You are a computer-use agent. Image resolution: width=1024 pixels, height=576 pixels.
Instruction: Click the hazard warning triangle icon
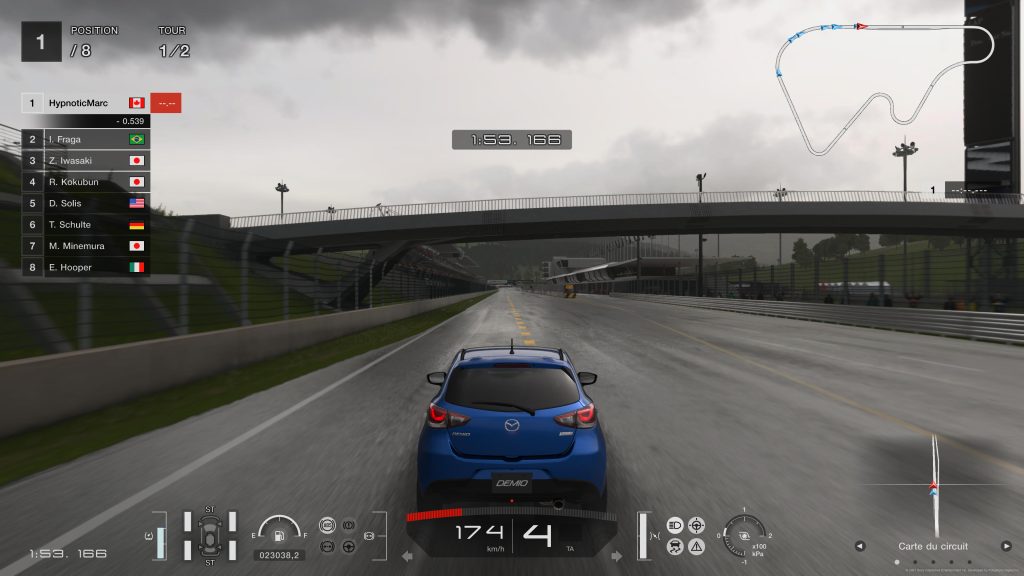(697, 546)
